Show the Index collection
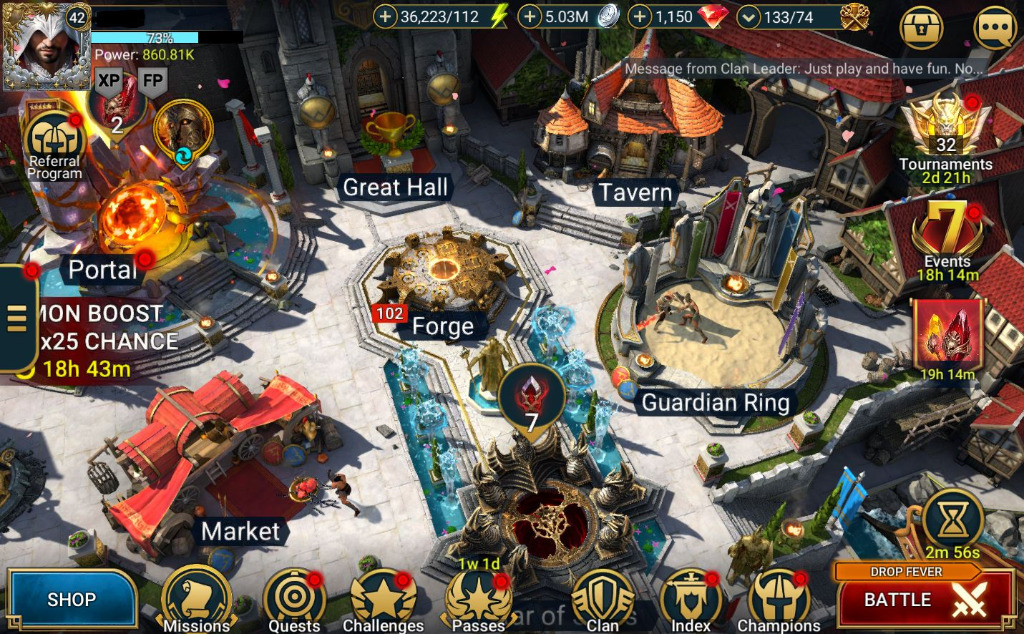1024x634 pixels. pyautogui.click(x=691, y=600)
